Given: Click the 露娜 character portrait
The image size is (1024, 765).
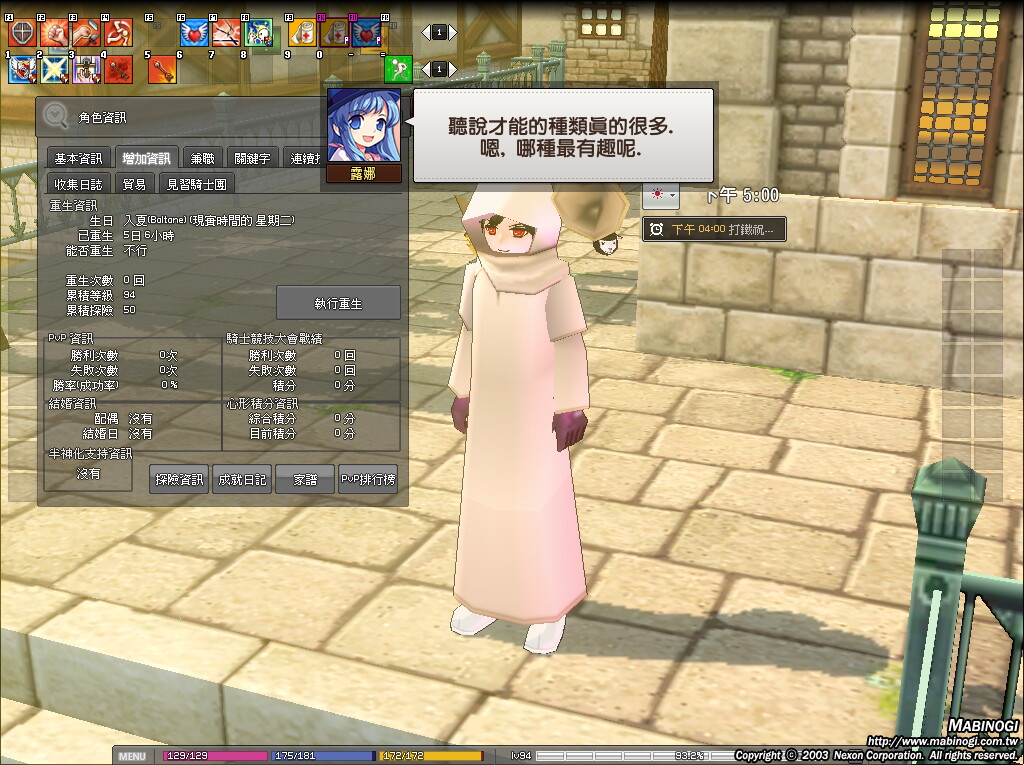Looking at the screenshot, I should pos(364,126).
